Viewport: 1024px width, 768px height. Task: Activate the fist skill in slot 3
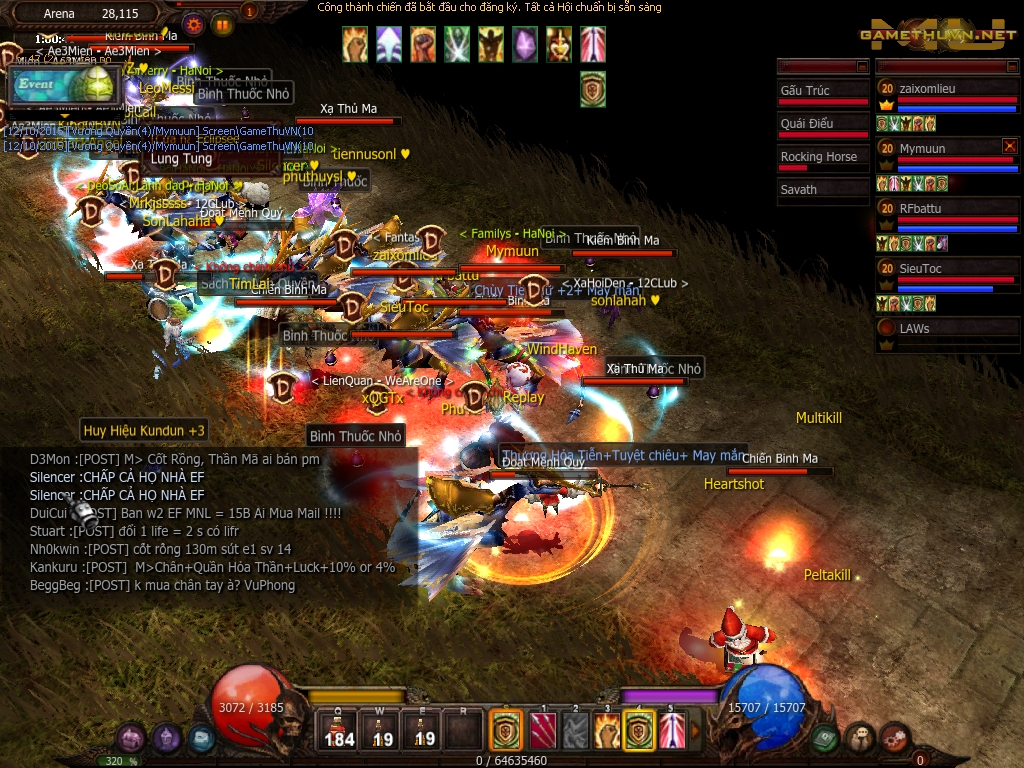(607, 731)
